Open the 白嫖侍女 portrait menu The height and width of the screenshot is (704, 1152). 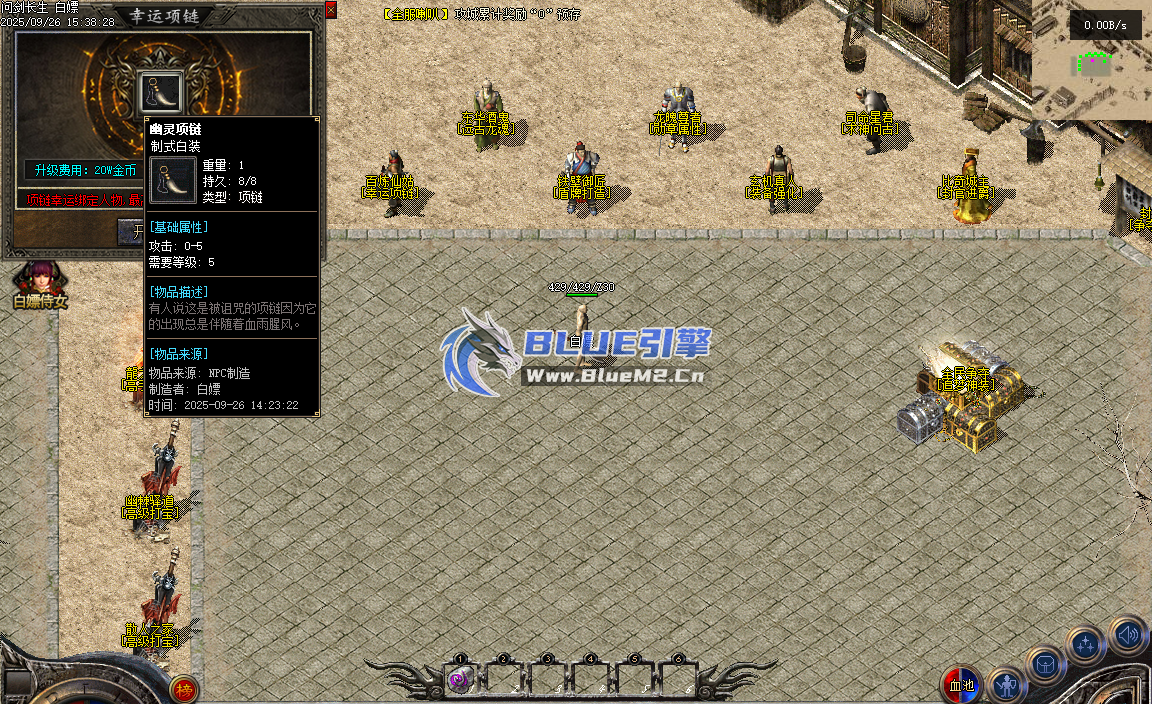(x=39, y=277)
